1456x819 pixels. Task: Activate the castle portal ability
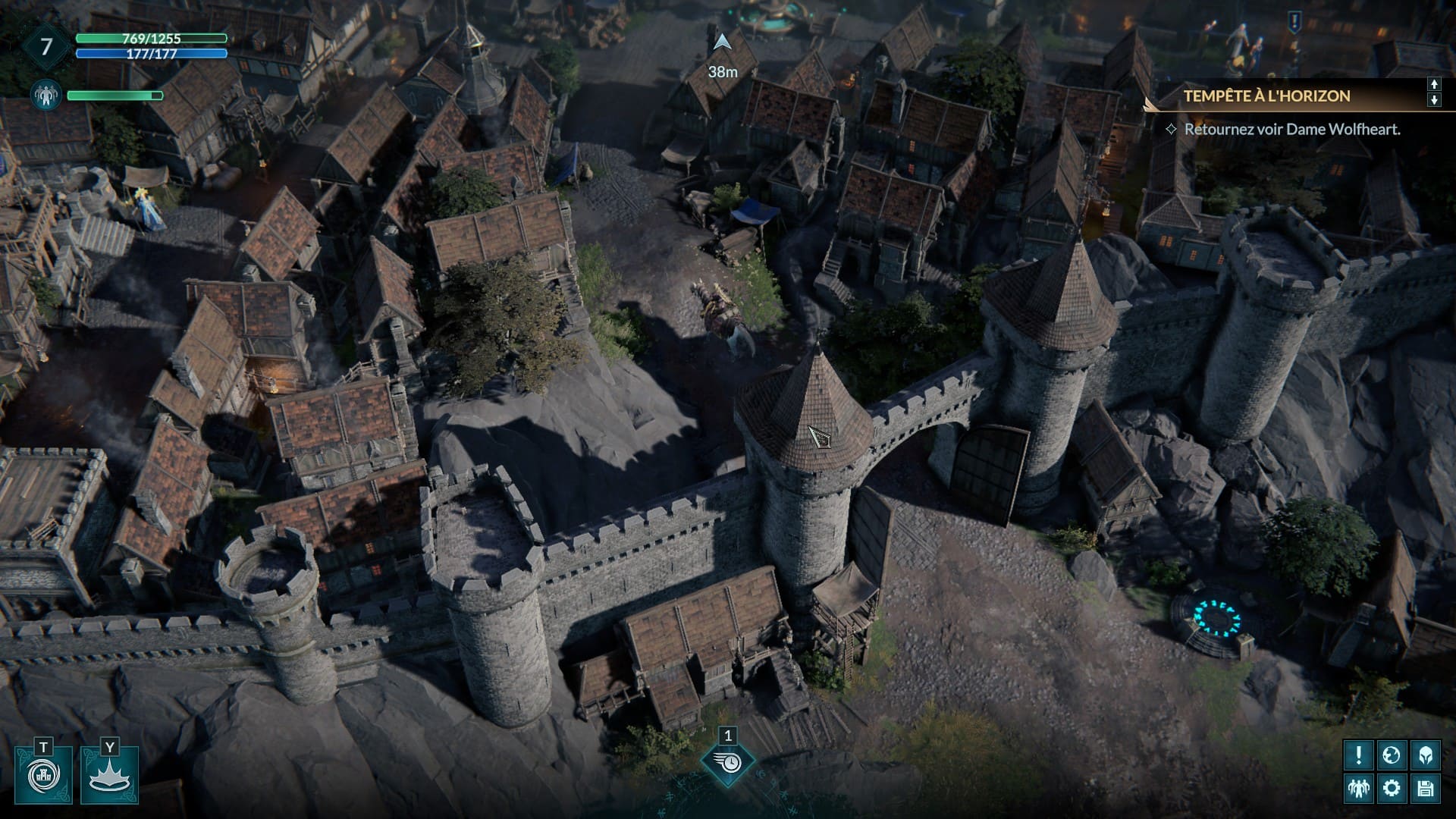click(43, 775)
